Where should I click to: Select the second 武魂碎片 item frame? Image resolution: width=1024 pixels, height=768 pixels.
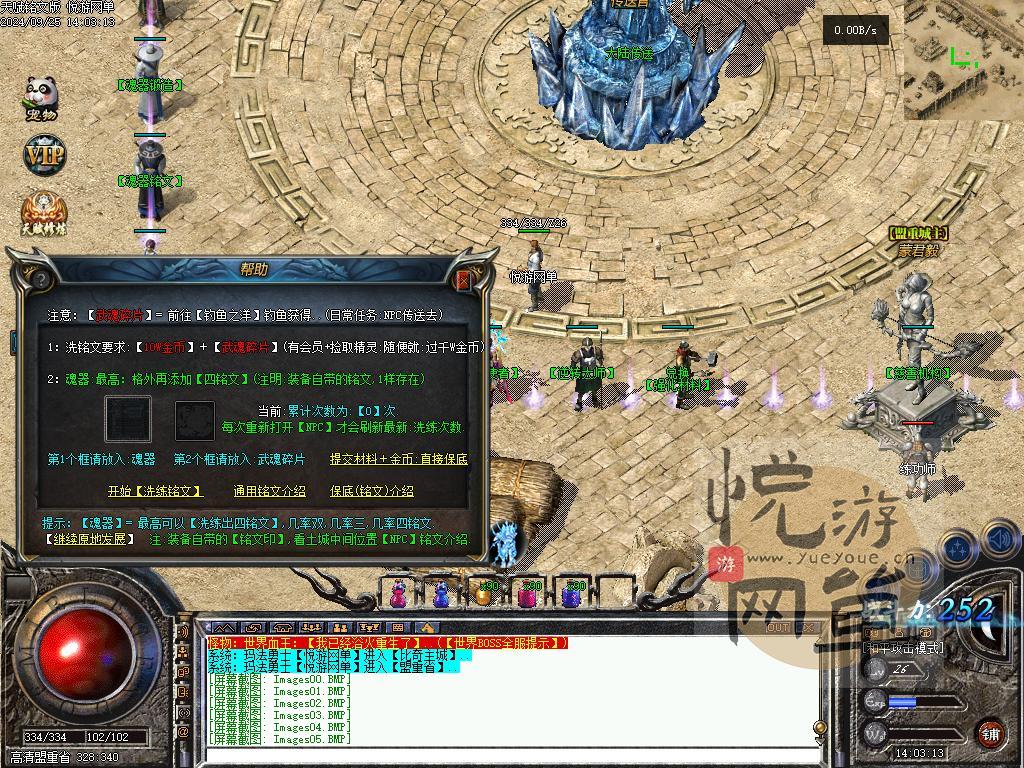click(x=195, y=421)
